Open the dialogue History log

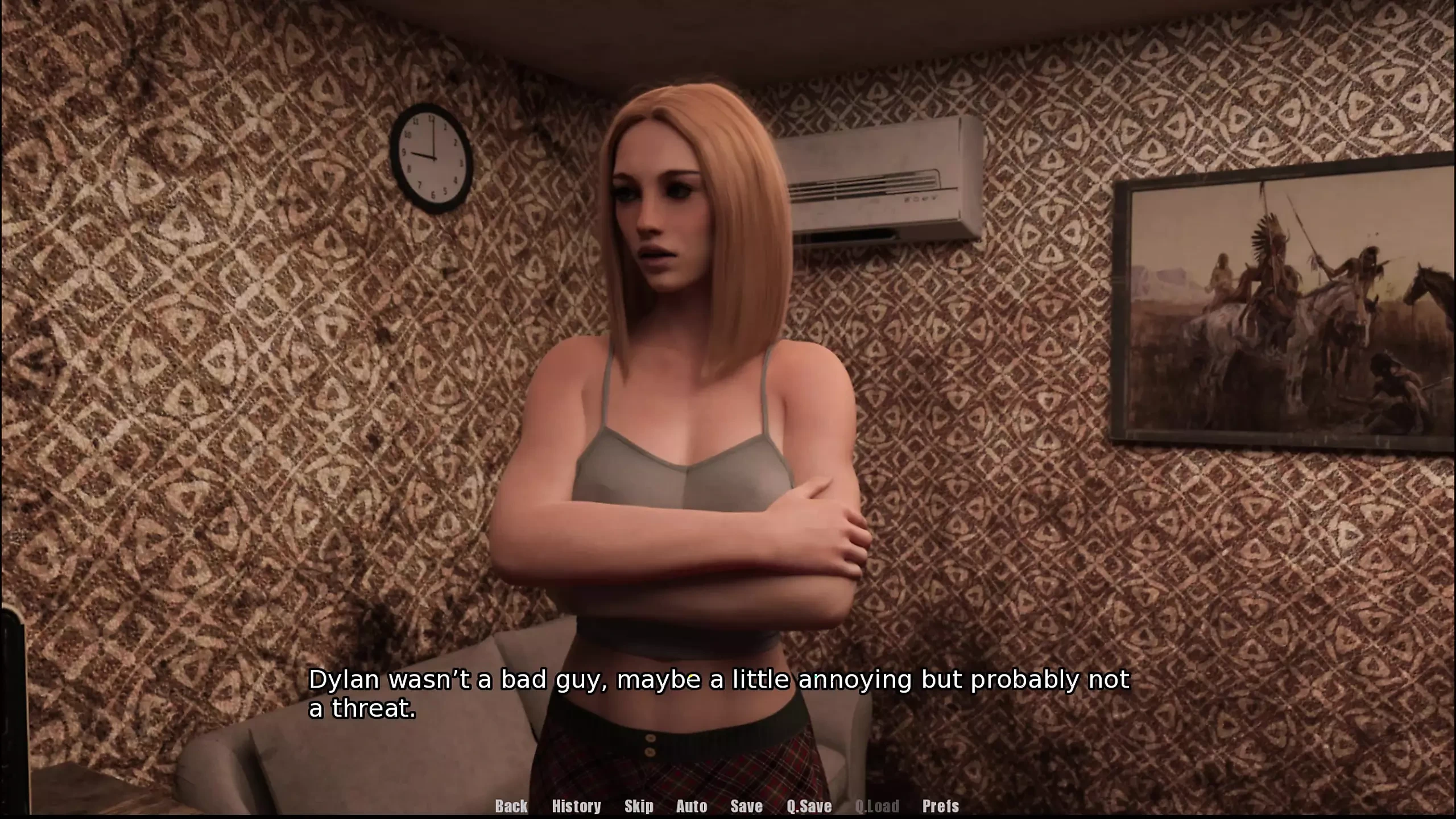(x=576, y=806)
